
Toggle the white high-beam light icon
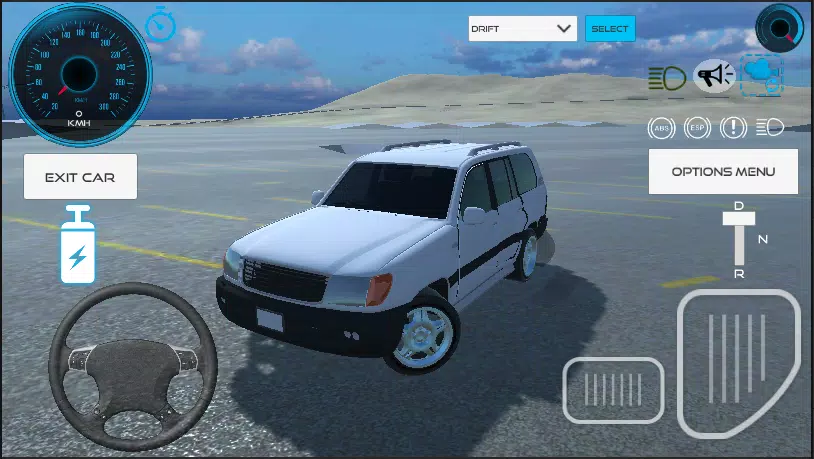(769, 128)
